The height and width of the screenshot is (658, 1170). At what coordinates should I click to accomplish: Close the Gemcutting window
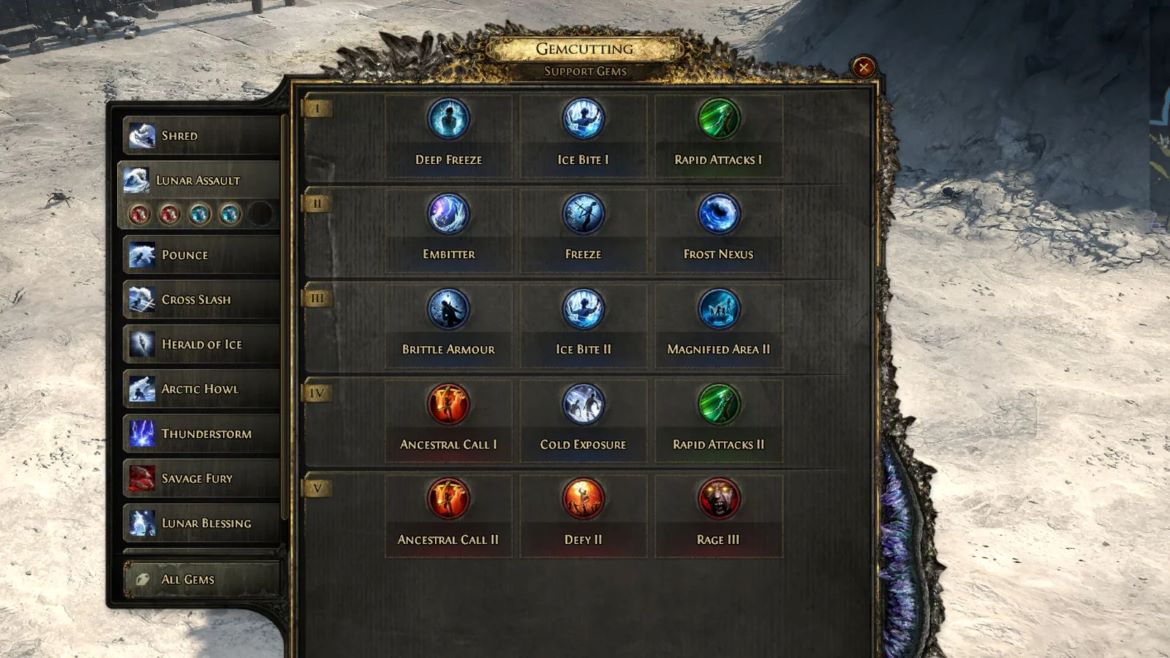click(863, 68)
